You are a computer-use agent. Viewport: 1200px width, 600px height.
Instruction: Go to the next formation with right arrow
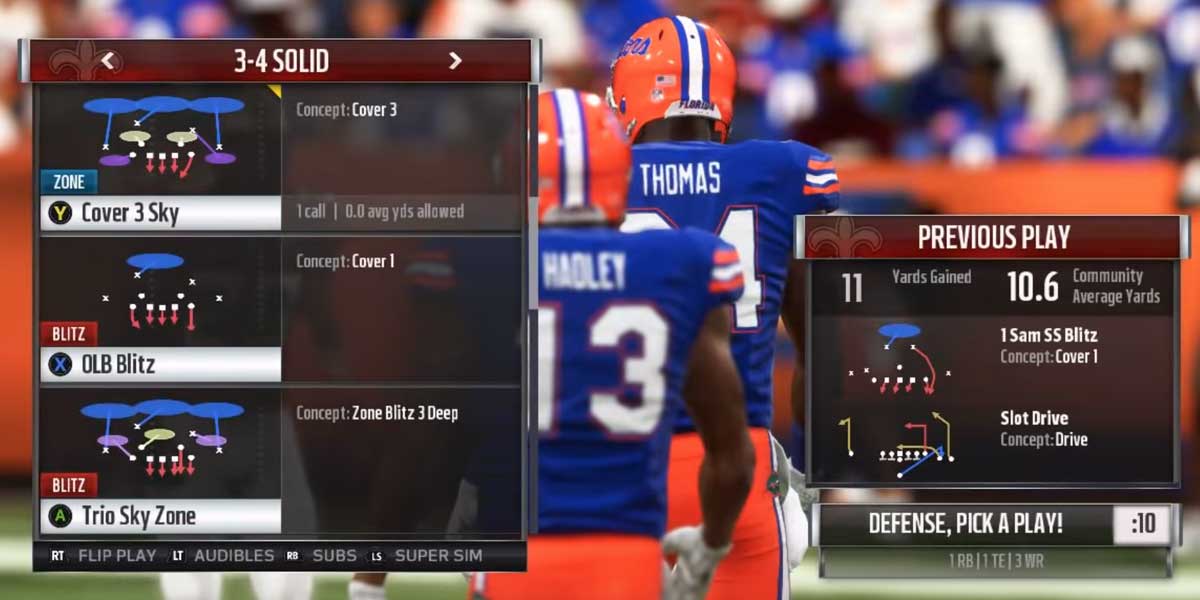(x=455, y=61)
